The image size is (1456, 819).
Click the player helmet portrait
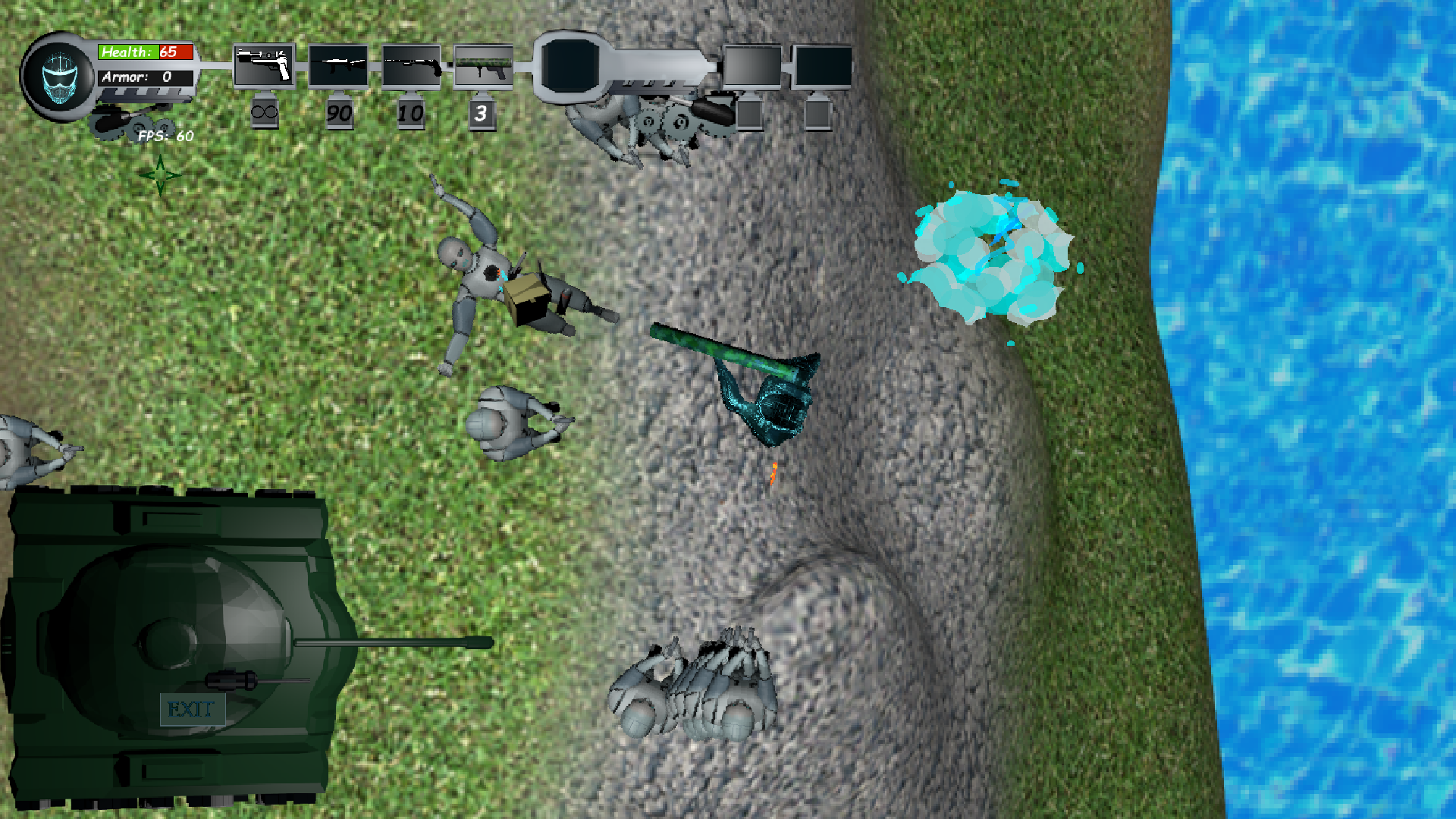[59, 77]
